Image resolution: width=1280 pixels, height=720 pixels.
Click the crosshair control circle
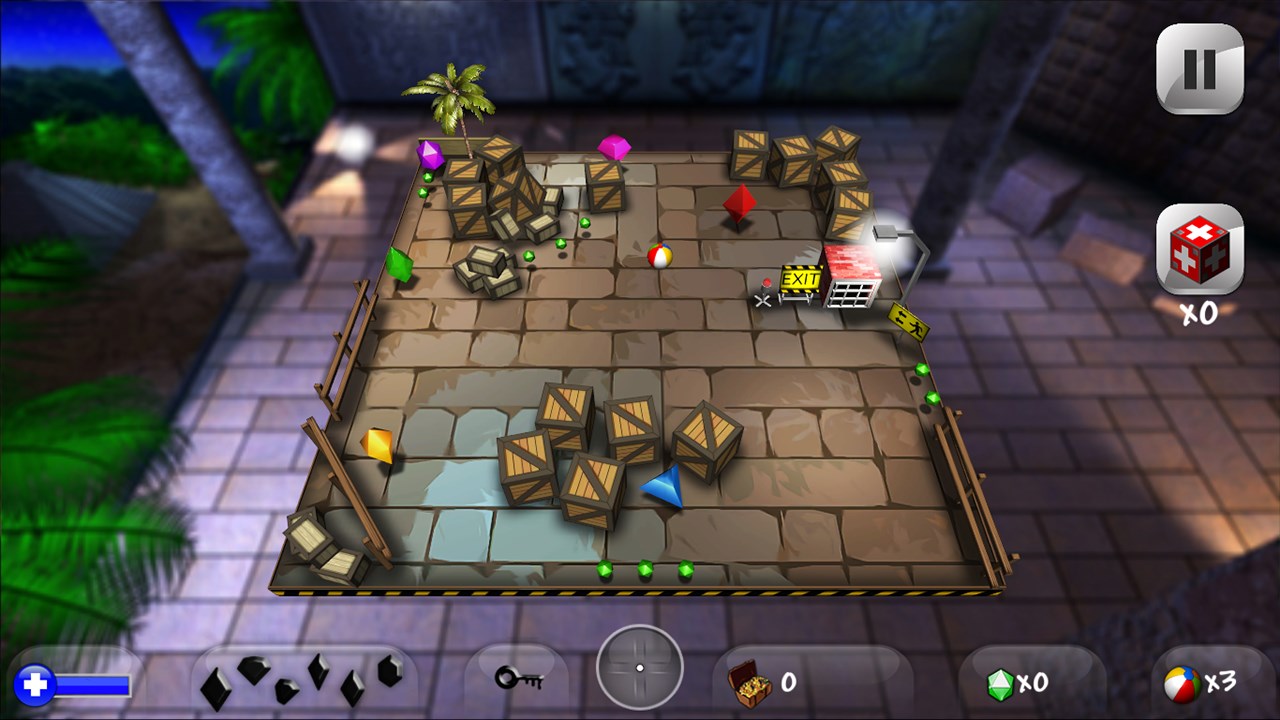click(639, 669)
